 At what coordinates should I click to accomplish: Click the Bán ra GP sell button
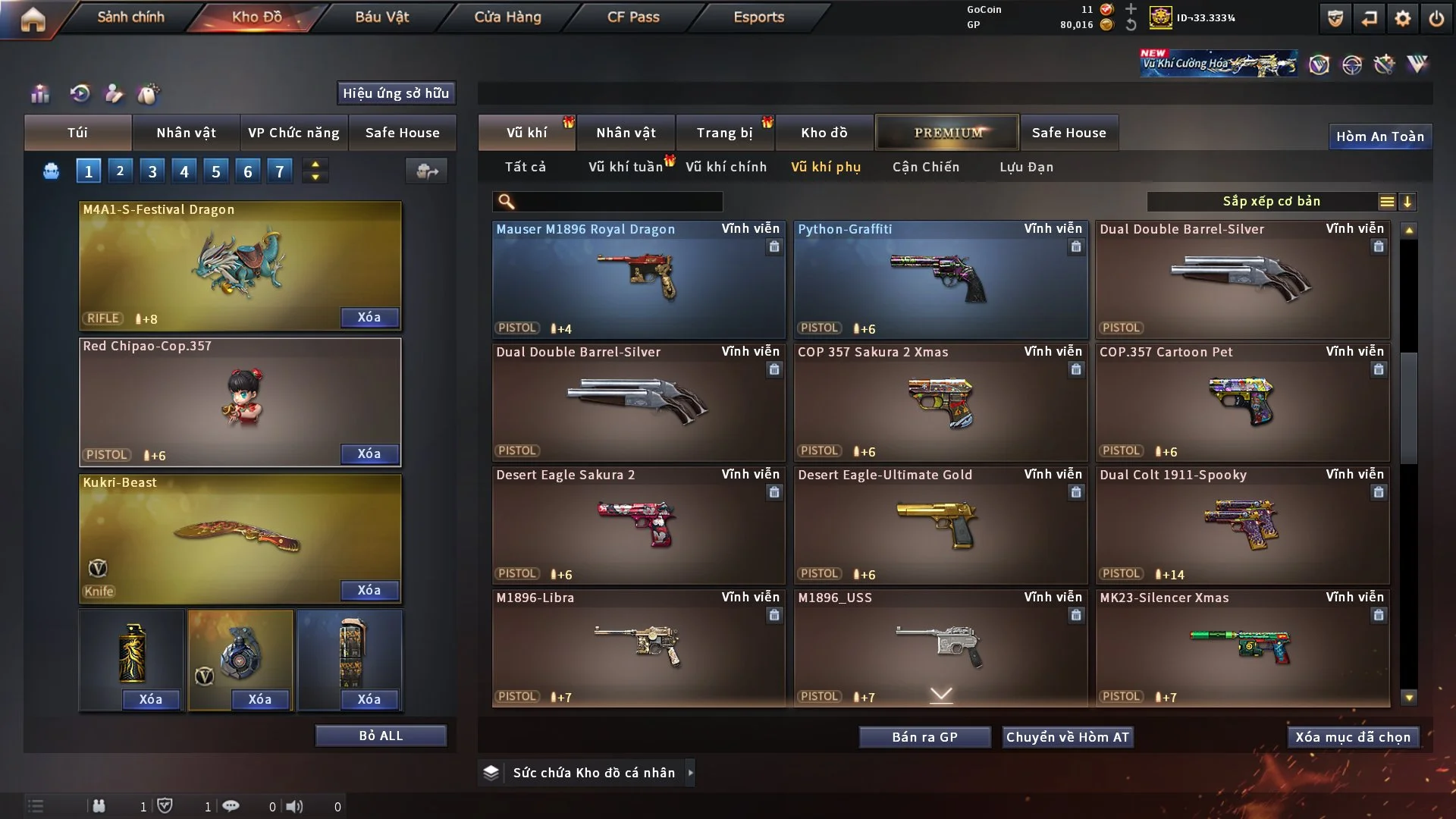point(924,737)
